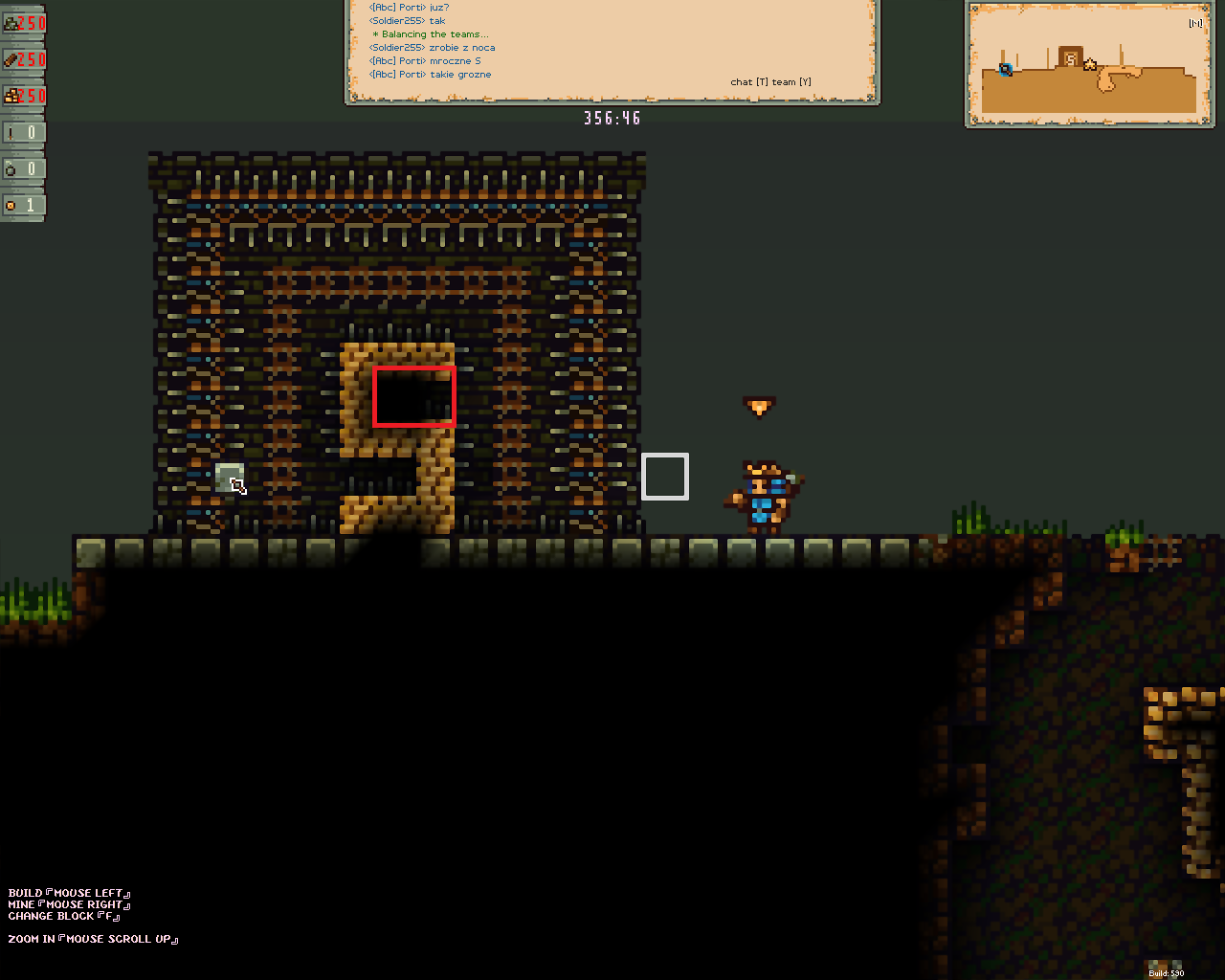Open the chat log panel
Screen dimensions: 1225x980
tap(612, 50)
